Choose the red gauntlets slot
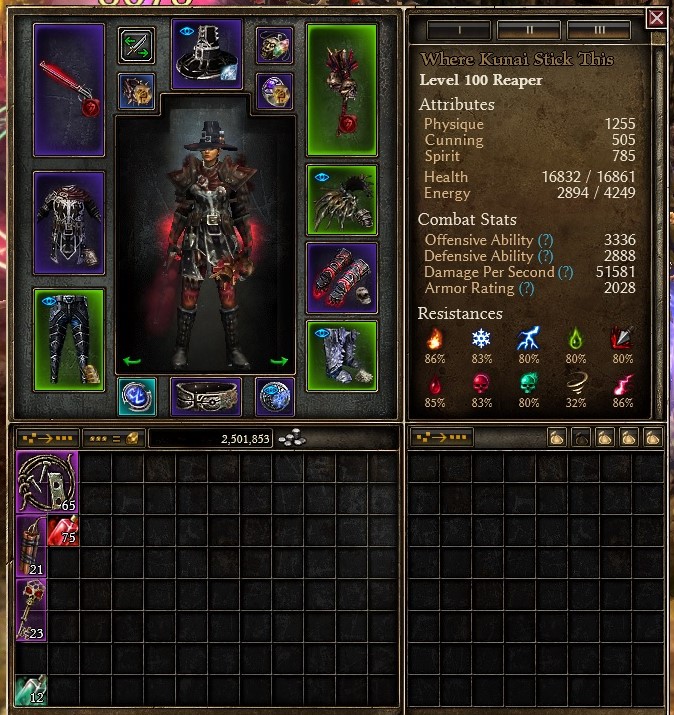The width and height of the screenshot is (674, 715). click(341, 278)
